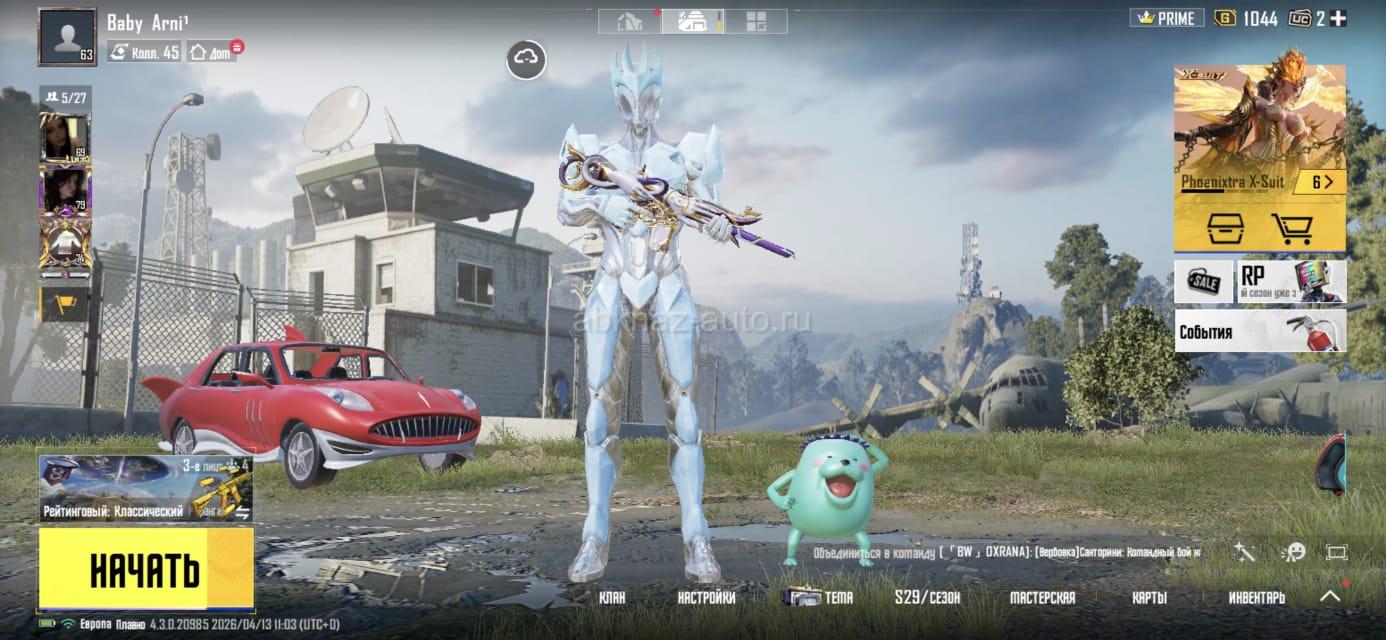
Task: Start the match with the НАЧАТЬ button
Action: pyautogui.click(x=145, y=569)
